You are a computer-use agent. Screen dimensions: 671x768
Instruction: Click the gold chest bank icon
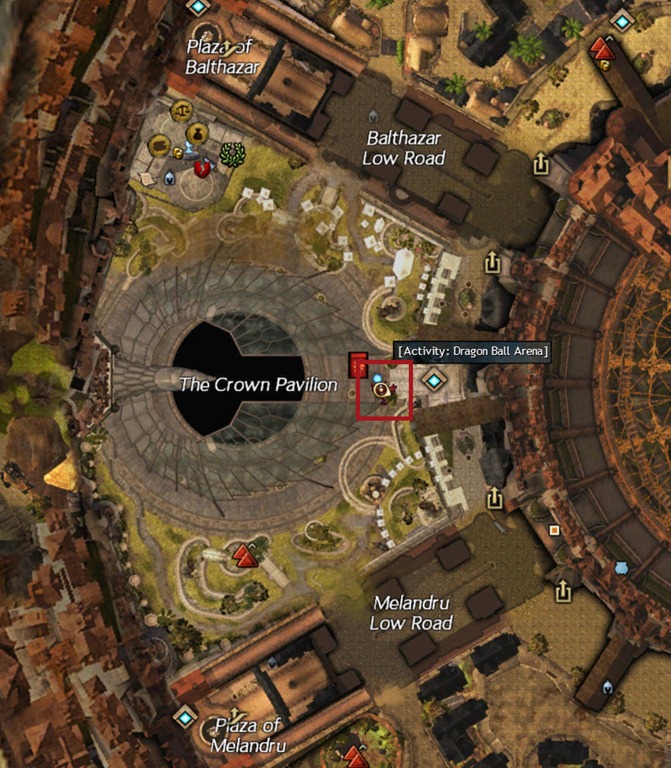tap(159, 146)
